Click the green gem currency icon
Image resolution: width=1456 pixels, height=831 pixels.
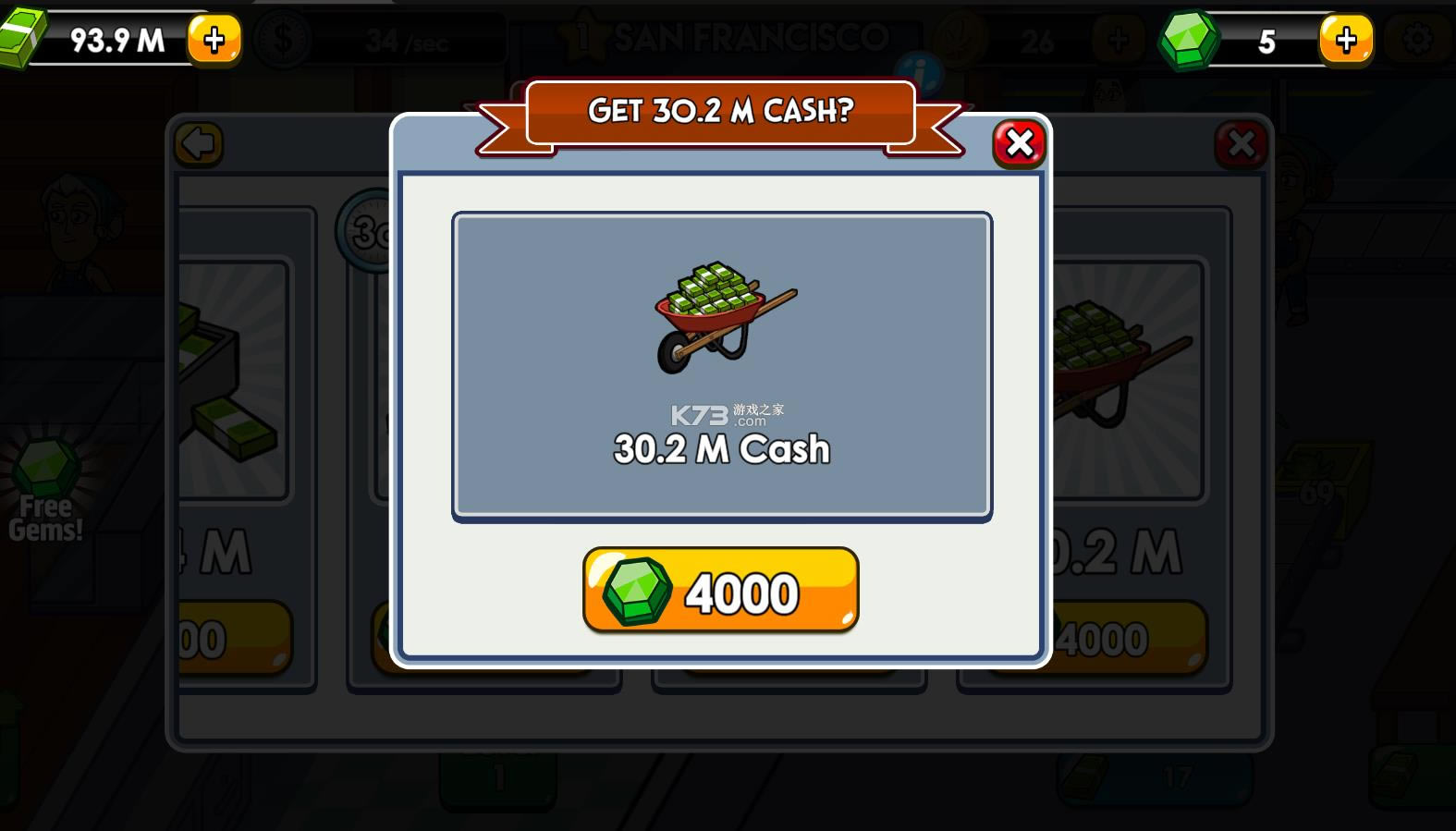(1188, 39)
